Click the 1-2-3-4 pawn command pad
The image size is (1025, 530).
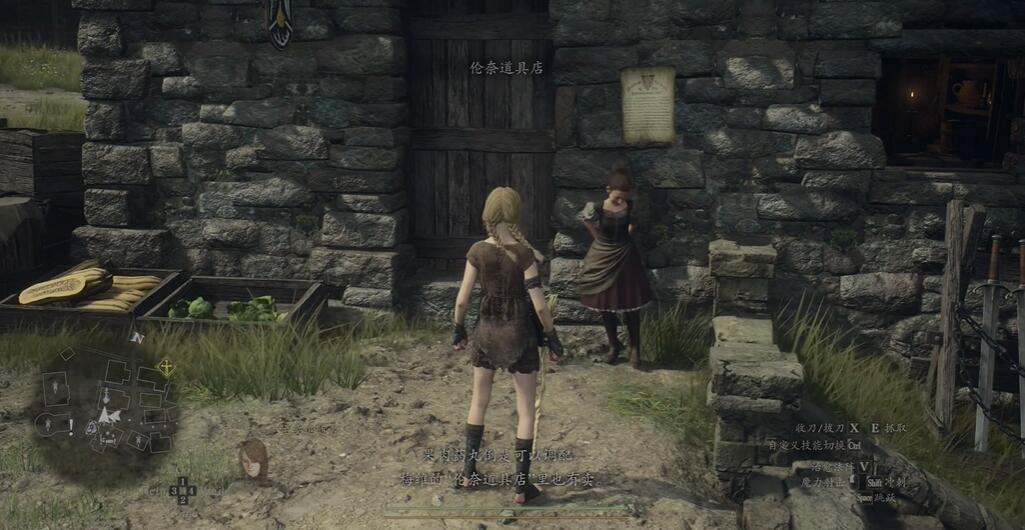181,490
